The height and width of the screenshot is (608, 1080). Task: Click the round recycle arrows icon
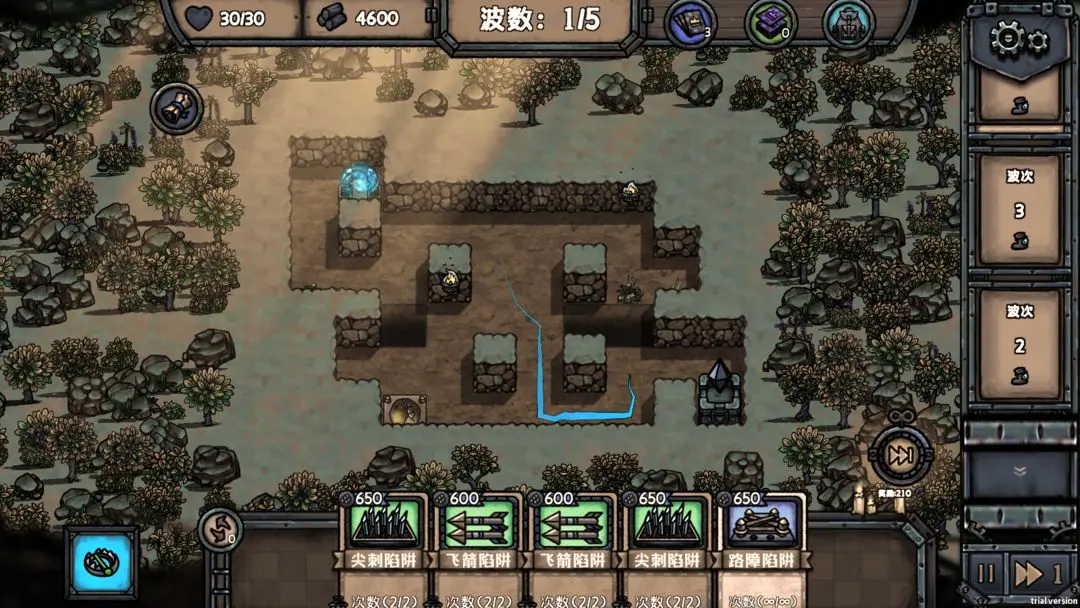click(221, 529)
